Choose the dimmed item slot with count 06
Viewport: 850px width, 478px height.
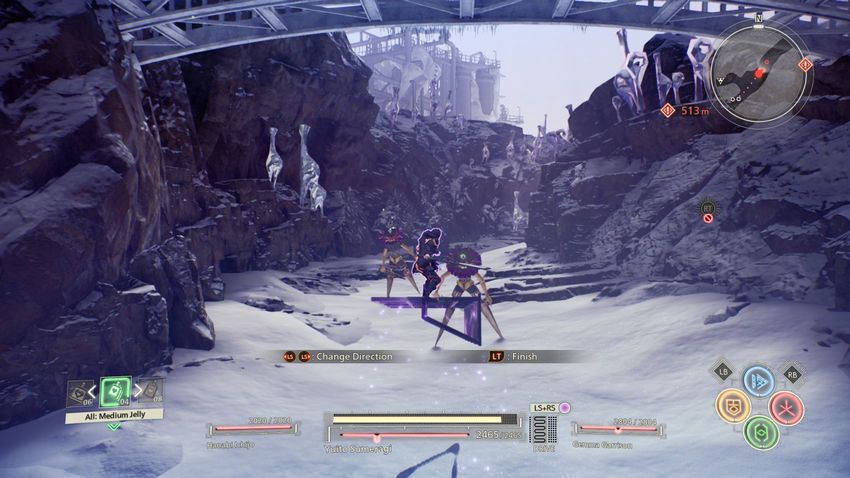[x=78, y=393]
